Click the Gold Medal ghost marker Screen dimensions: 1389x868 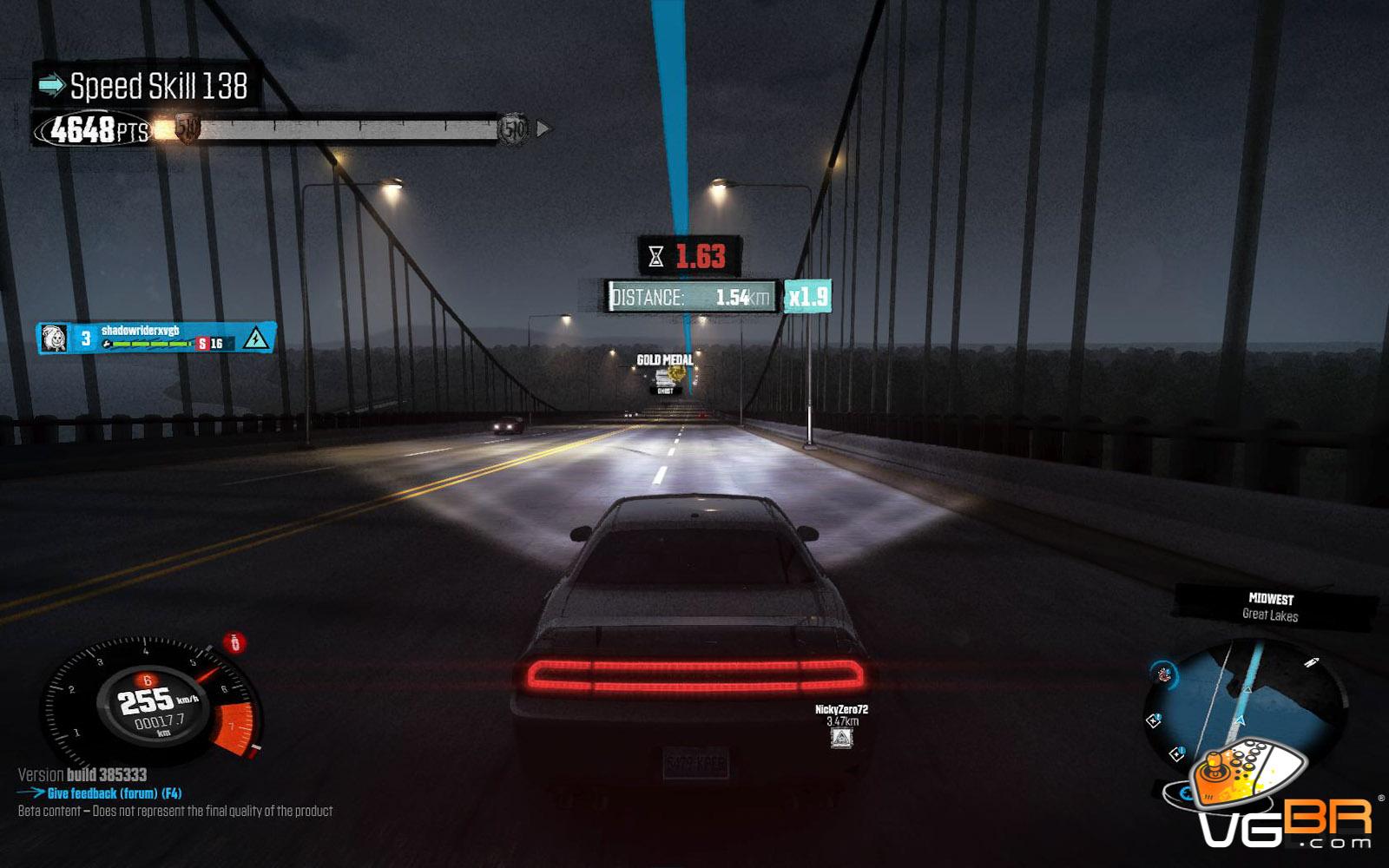point(667,375)
